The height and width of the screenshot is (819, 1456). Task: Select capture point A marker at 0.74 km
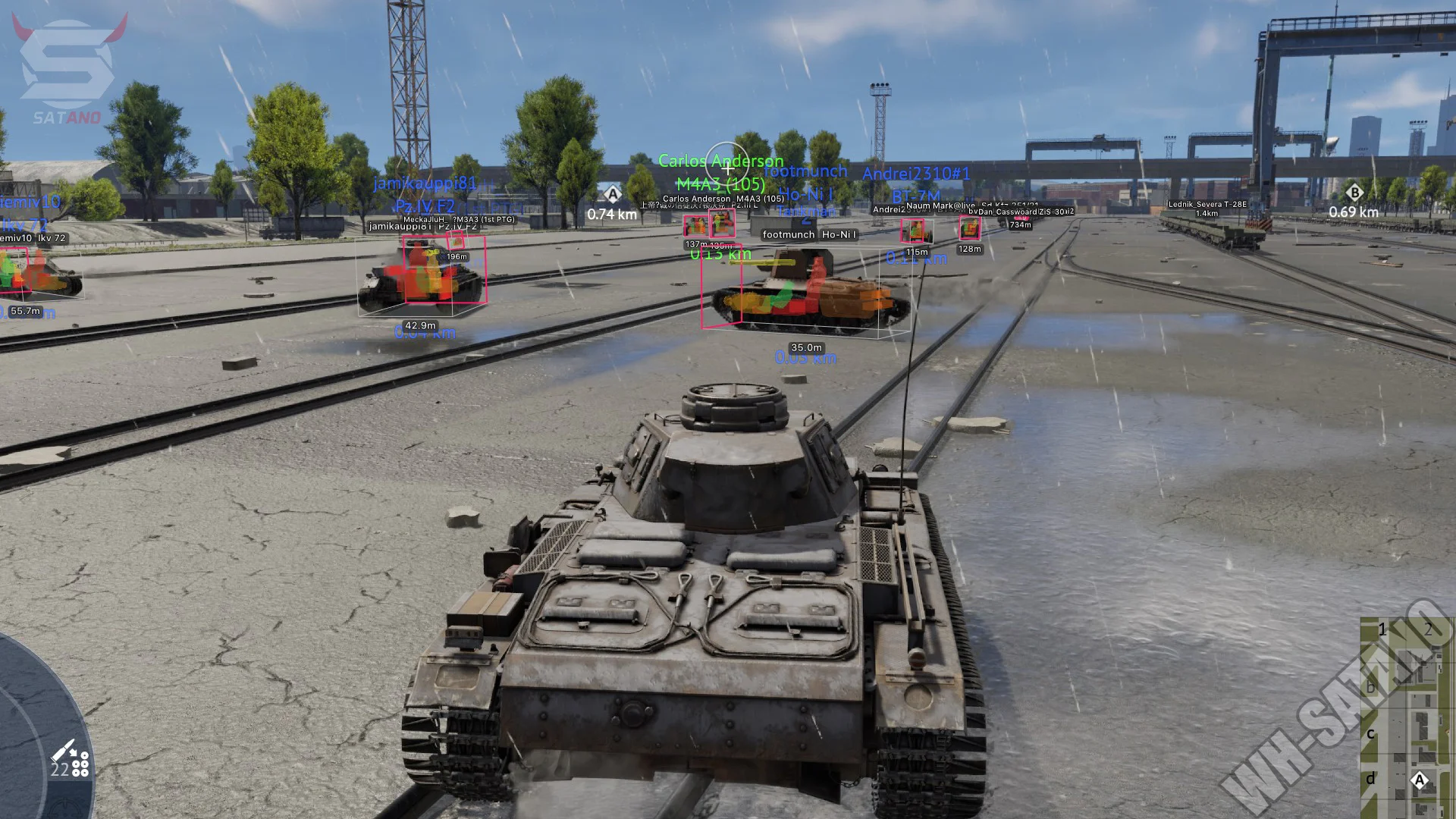click(613, 194)
